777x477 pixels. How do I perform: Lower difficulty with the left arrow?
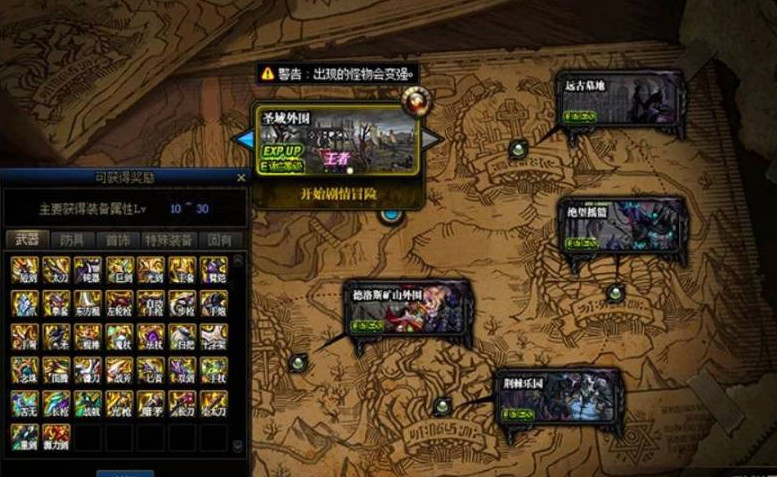coord(243,139)
